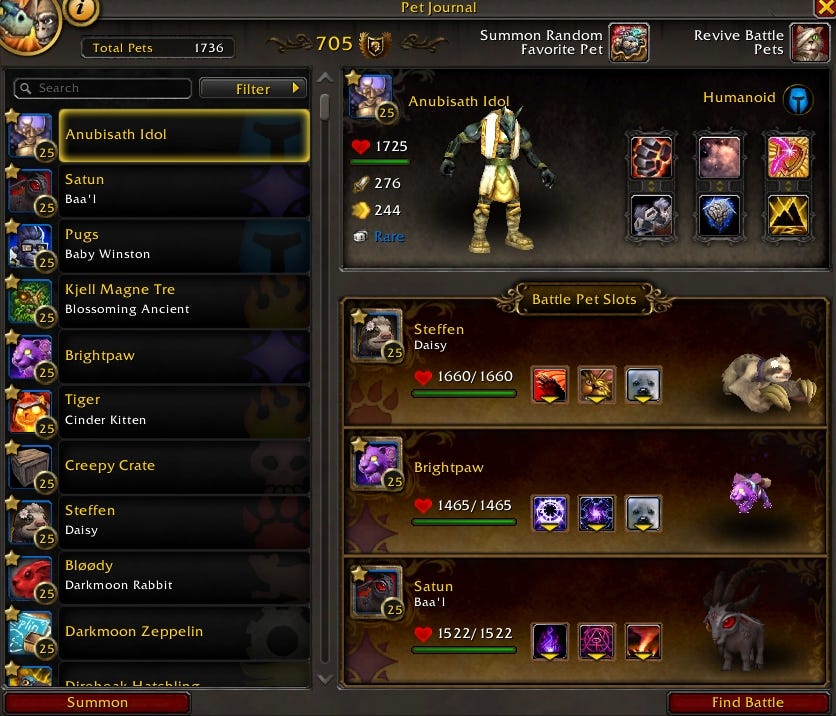Choose Kjell Magne Tre Blossoming Ancient
Image resolution: width=836 pixels, height=716 pixels.
pos(184,299)
